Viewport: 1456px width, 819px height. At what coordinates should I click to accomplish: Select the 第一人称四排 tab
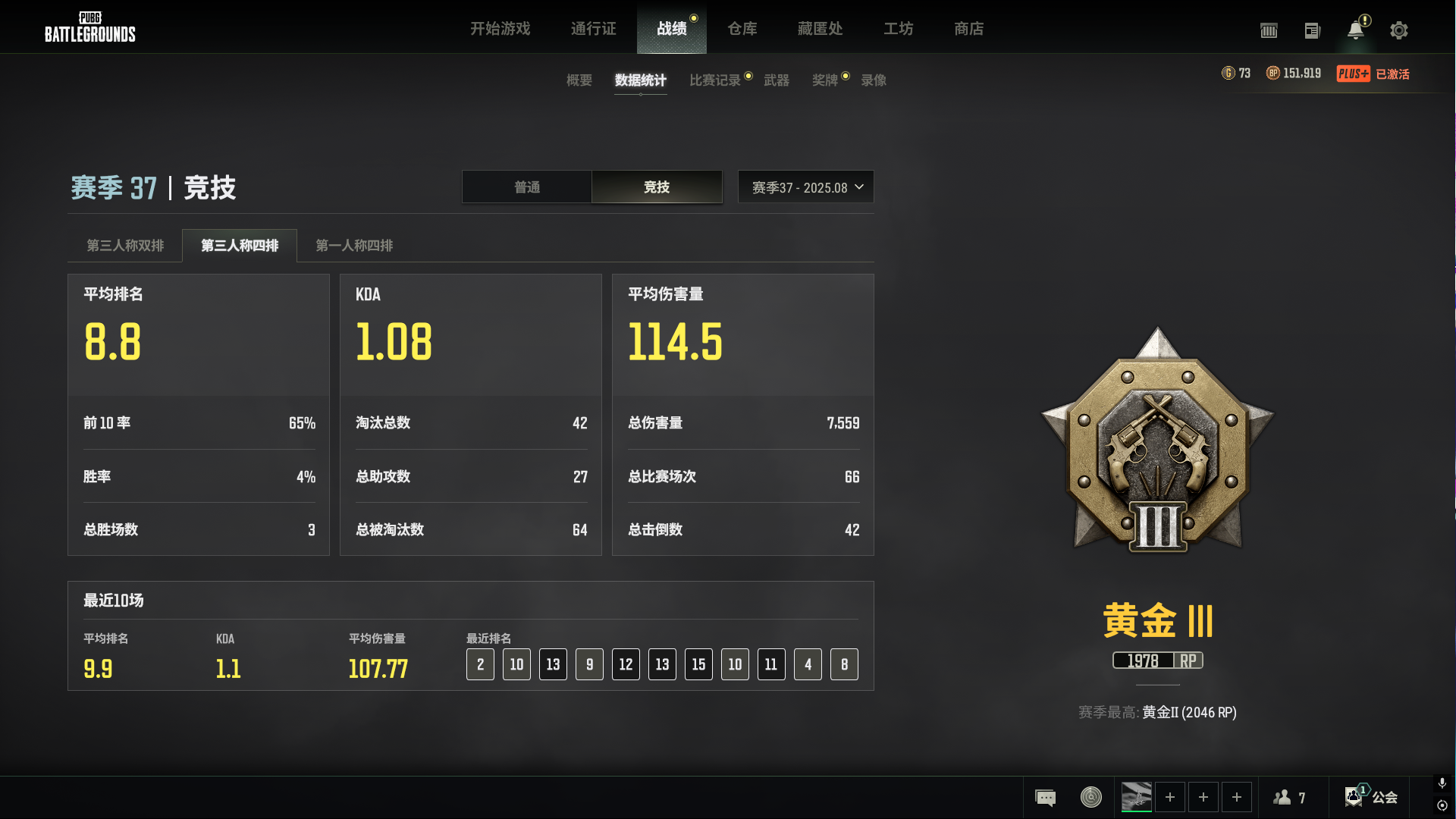[x=354, y=246]
